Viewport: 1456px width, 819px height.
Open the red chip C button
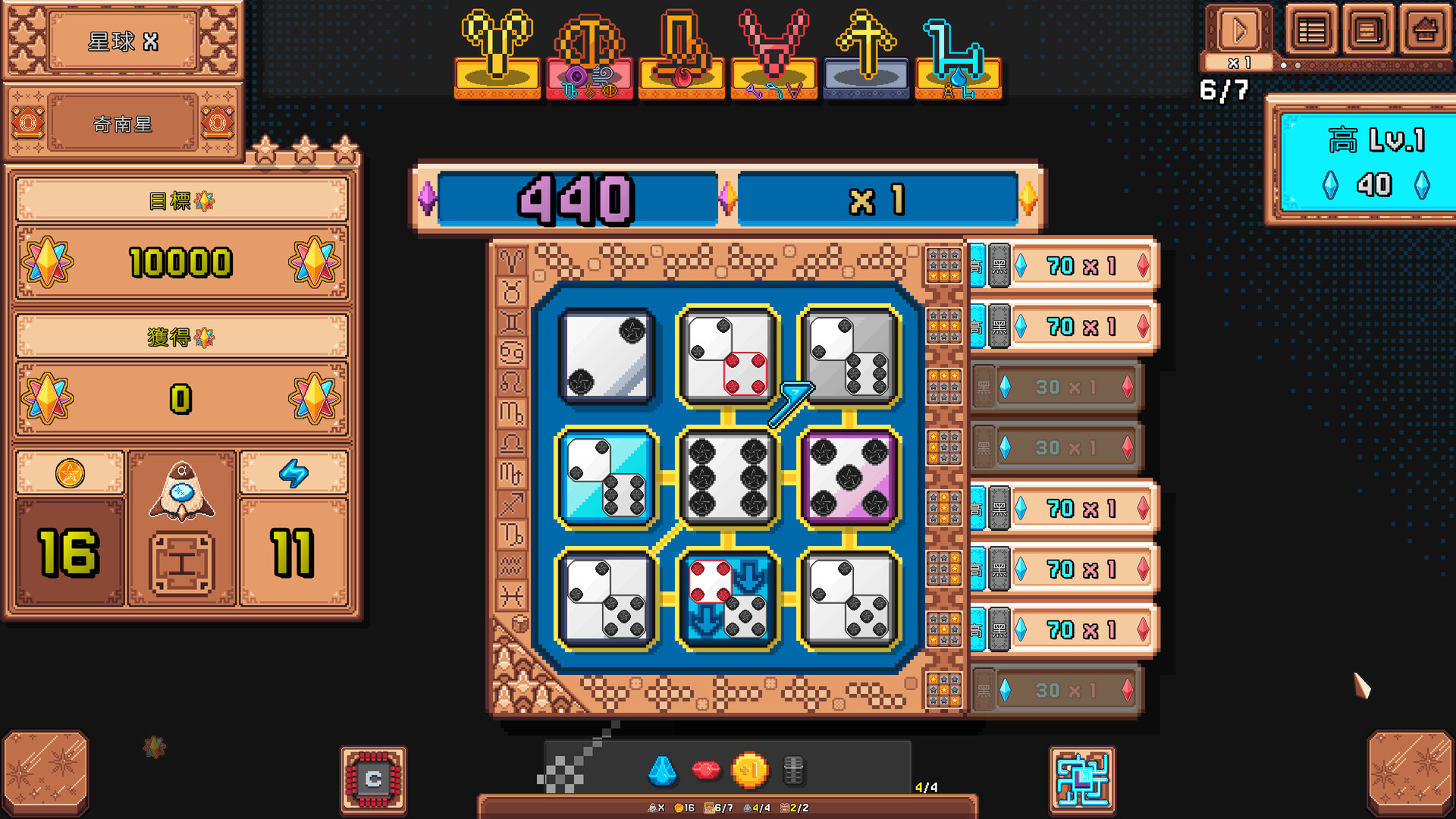coord(373,779)
